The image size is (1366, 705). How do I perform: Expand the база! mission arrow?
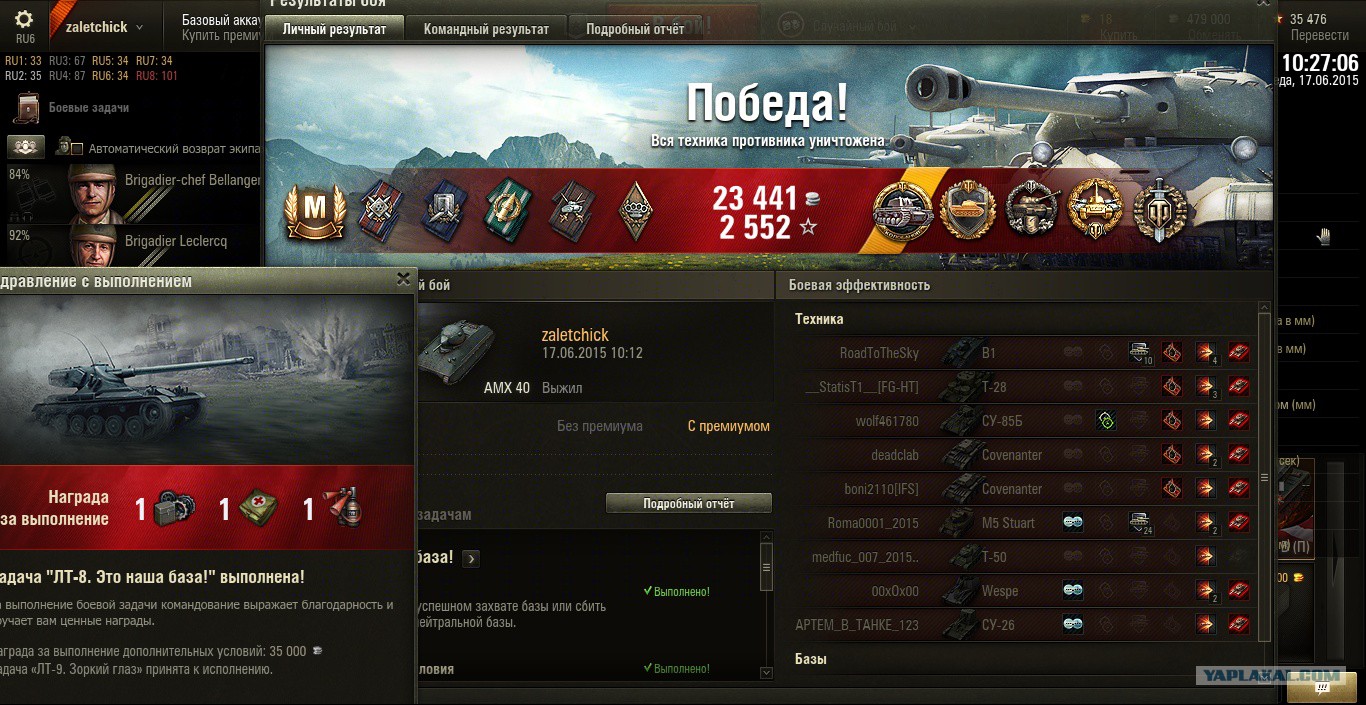(x=471, y=559)
